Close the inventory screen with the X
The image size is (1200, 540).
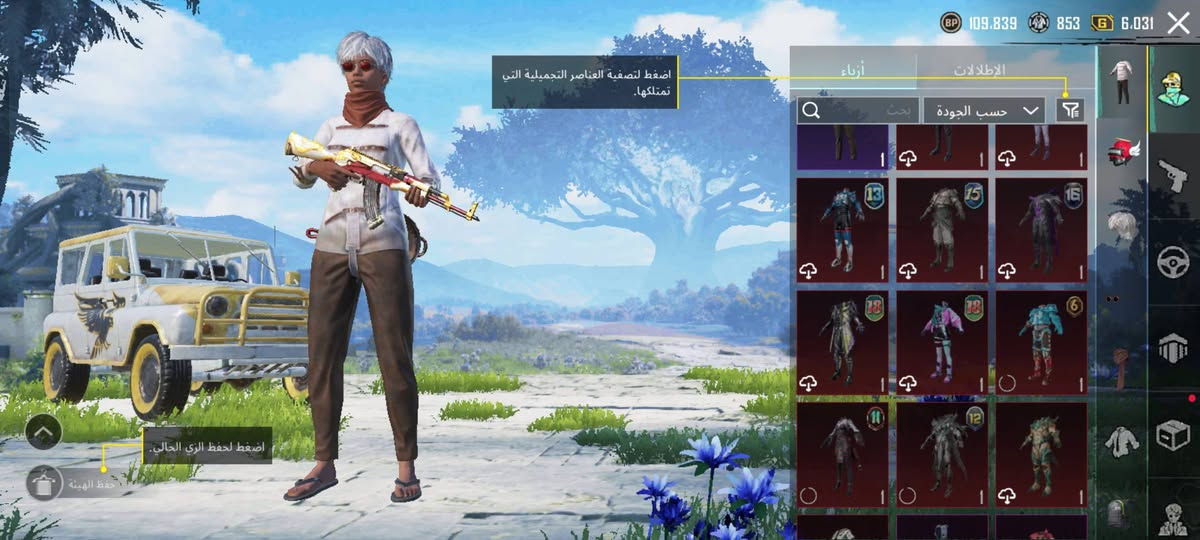point(1178,23)
